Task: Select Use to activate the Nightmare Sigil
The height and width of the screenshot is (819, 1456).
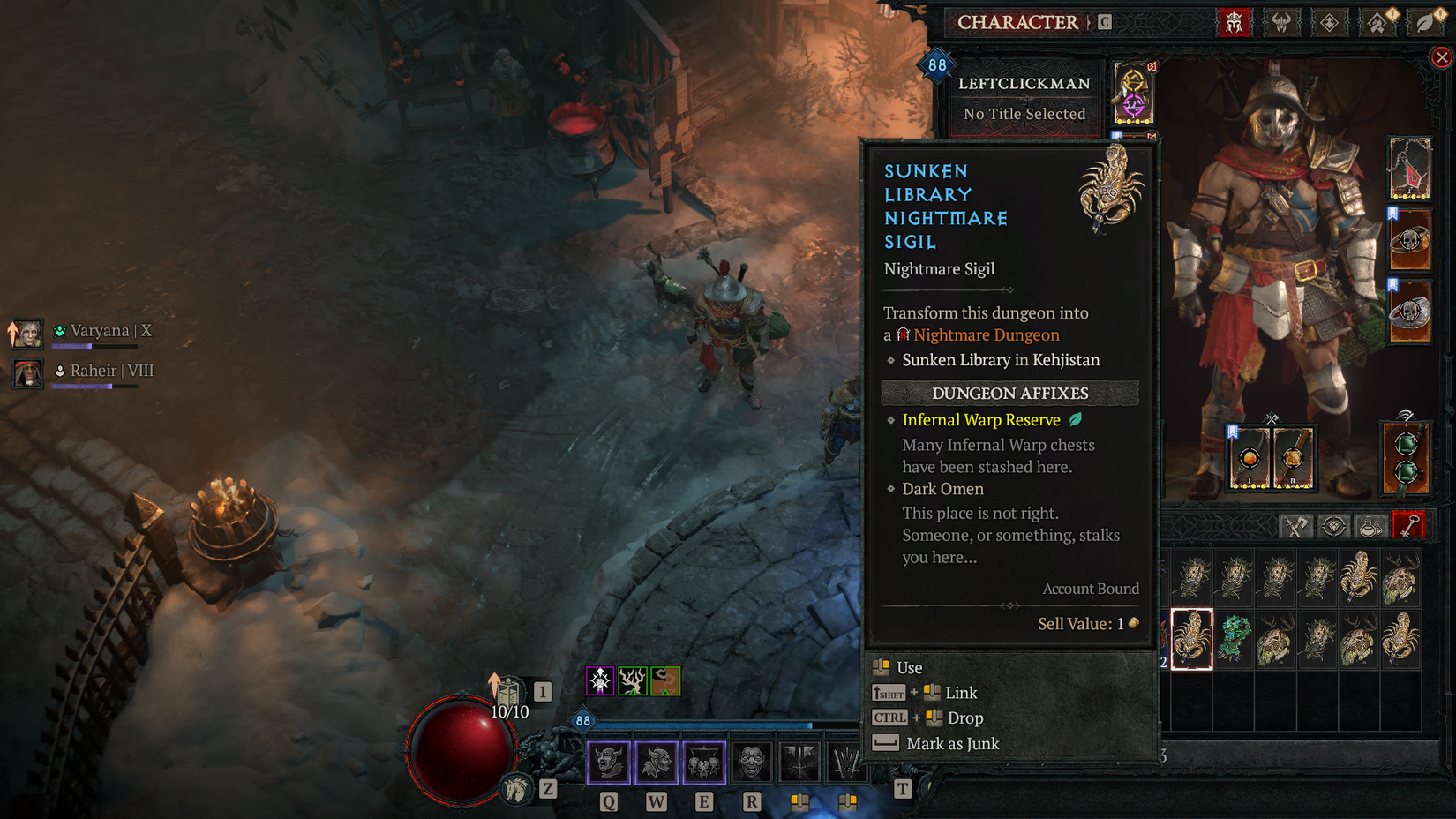Action: point(910,668)
